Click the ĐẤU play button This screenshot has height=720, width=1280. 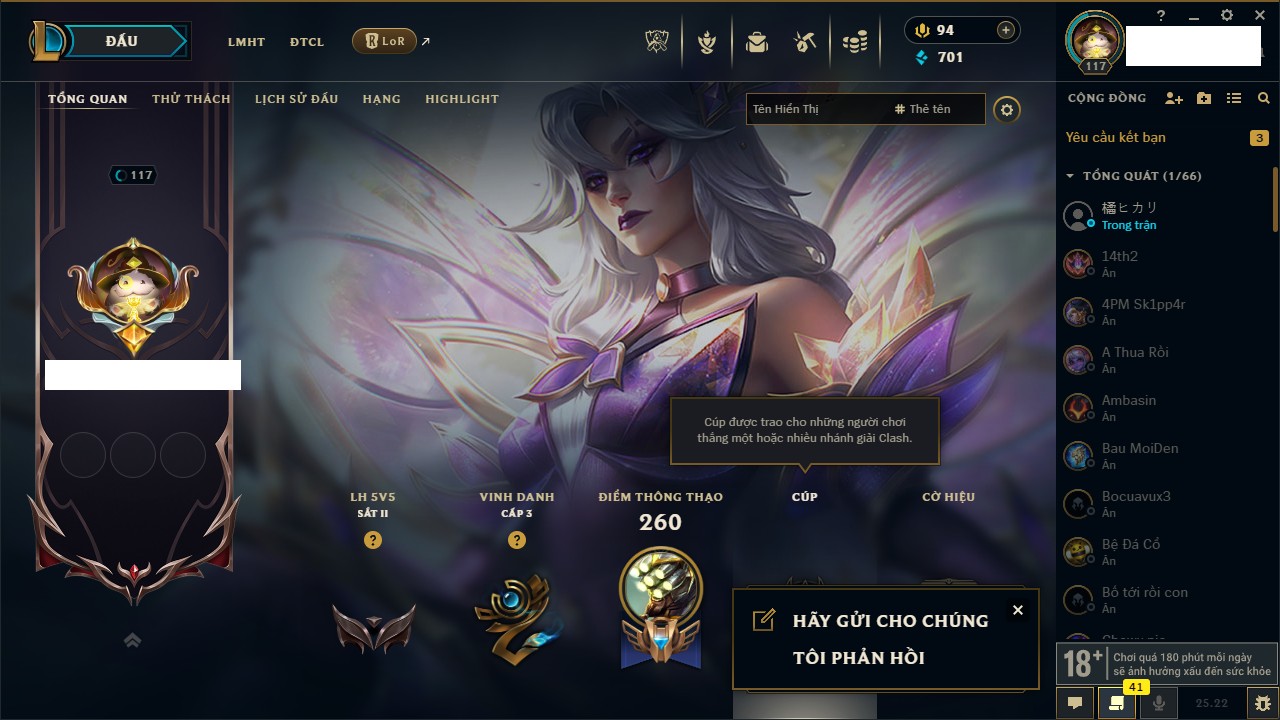[x=120, y=41]
